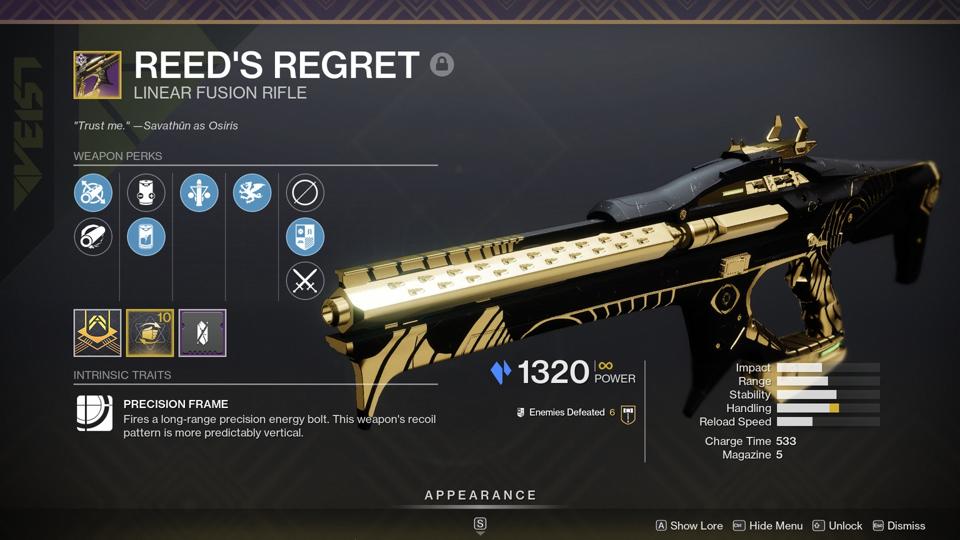The width and height of the screenshot is (960, 540).
Task: Click the Reed's Regret weapon thumbnail
Action: click(97, 75)
